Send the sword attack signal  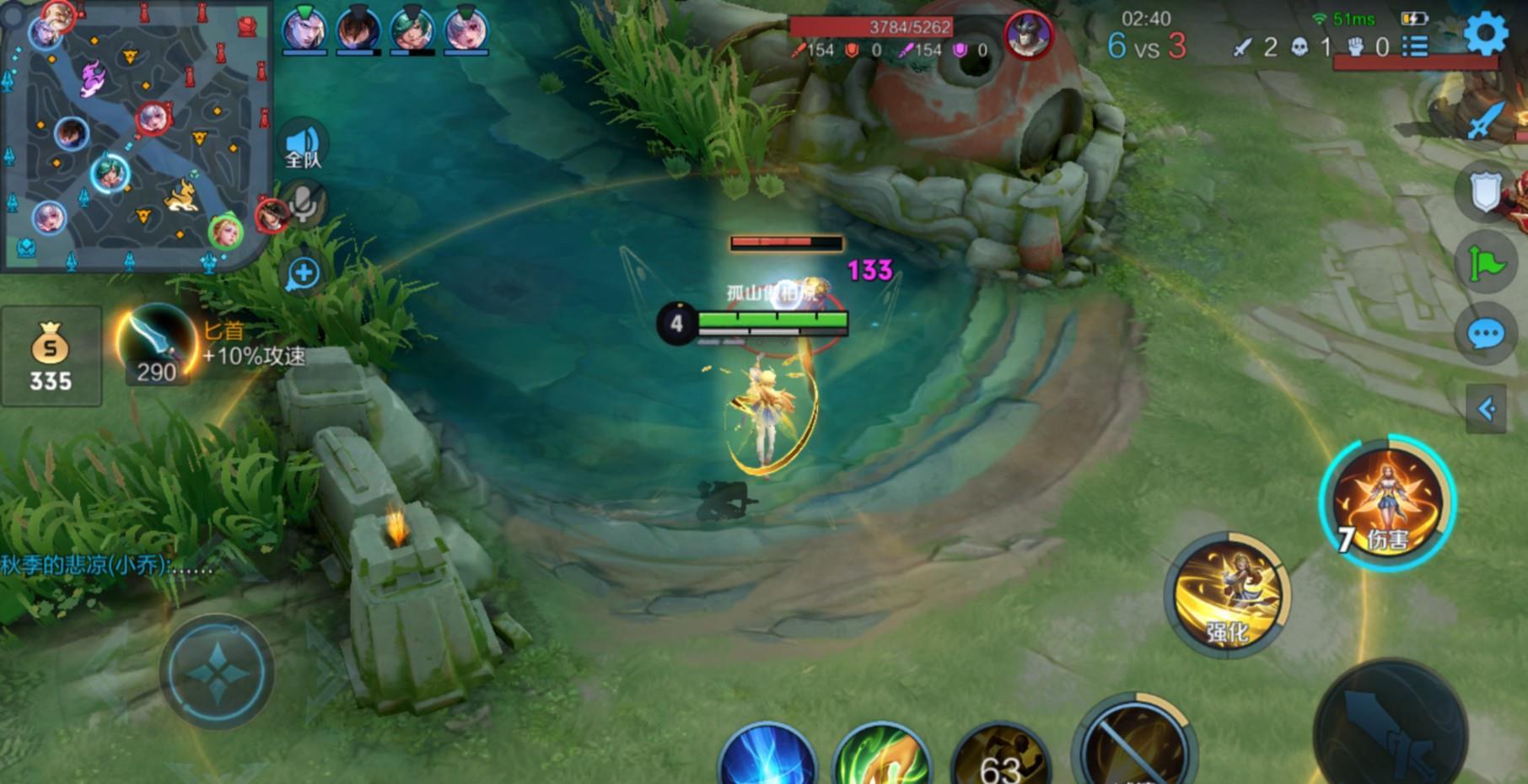click(x=1486, y=120)
